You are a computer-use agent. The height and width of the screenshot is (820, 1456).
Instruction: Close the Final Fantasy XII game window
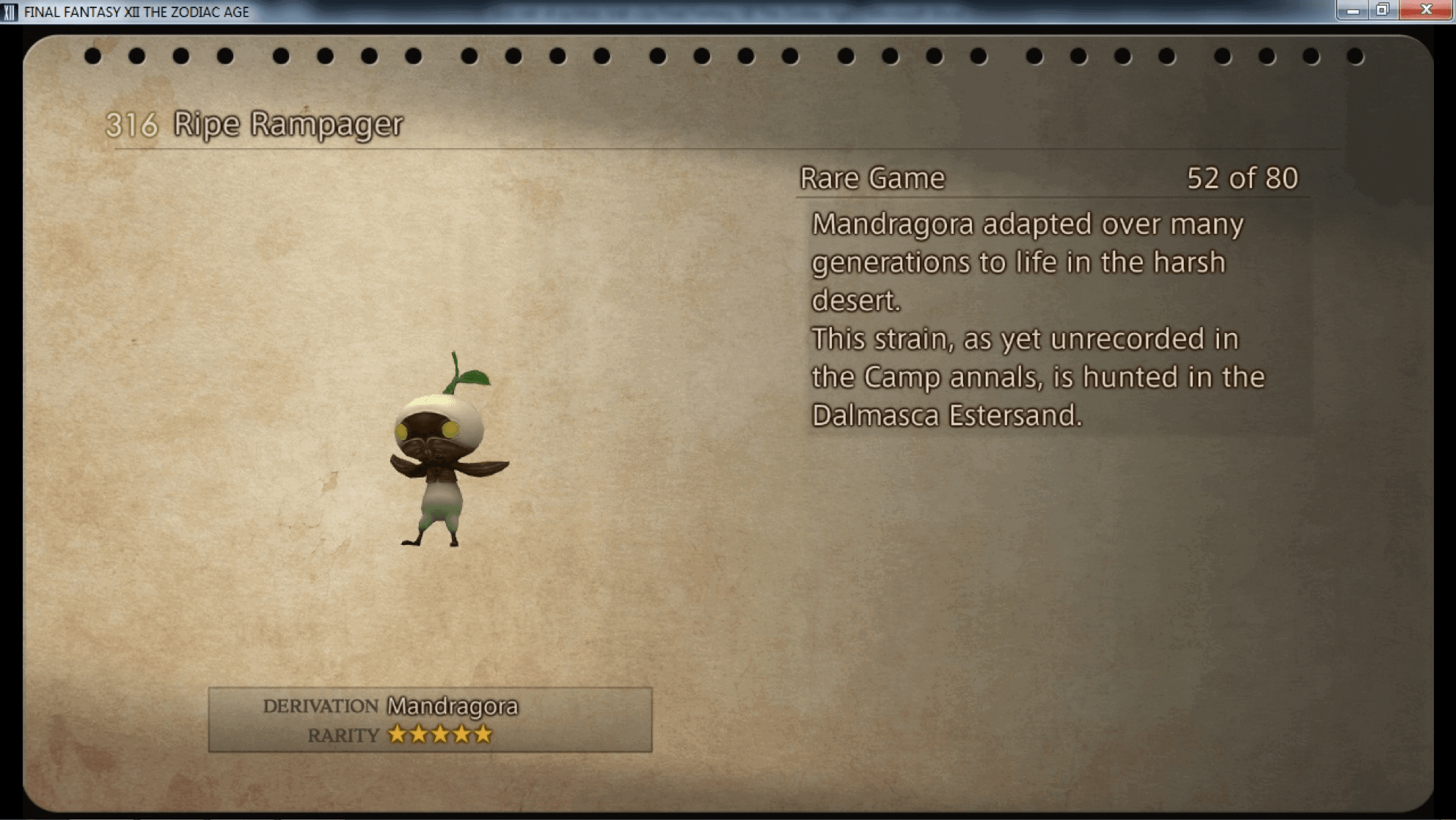(1426, 10)
